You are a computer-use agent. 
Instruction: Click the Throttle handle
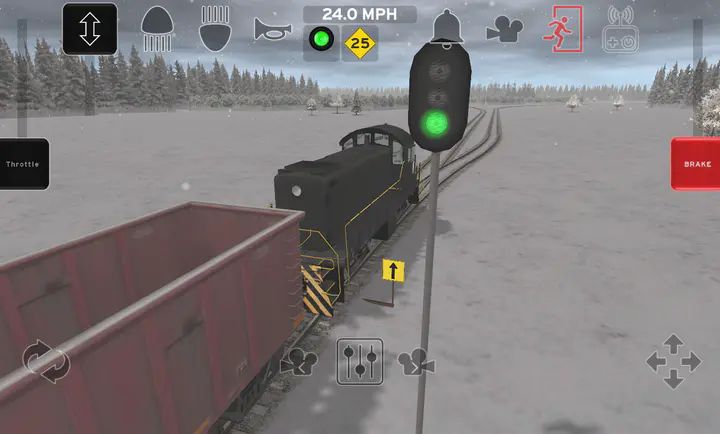(x=24, y=164)
